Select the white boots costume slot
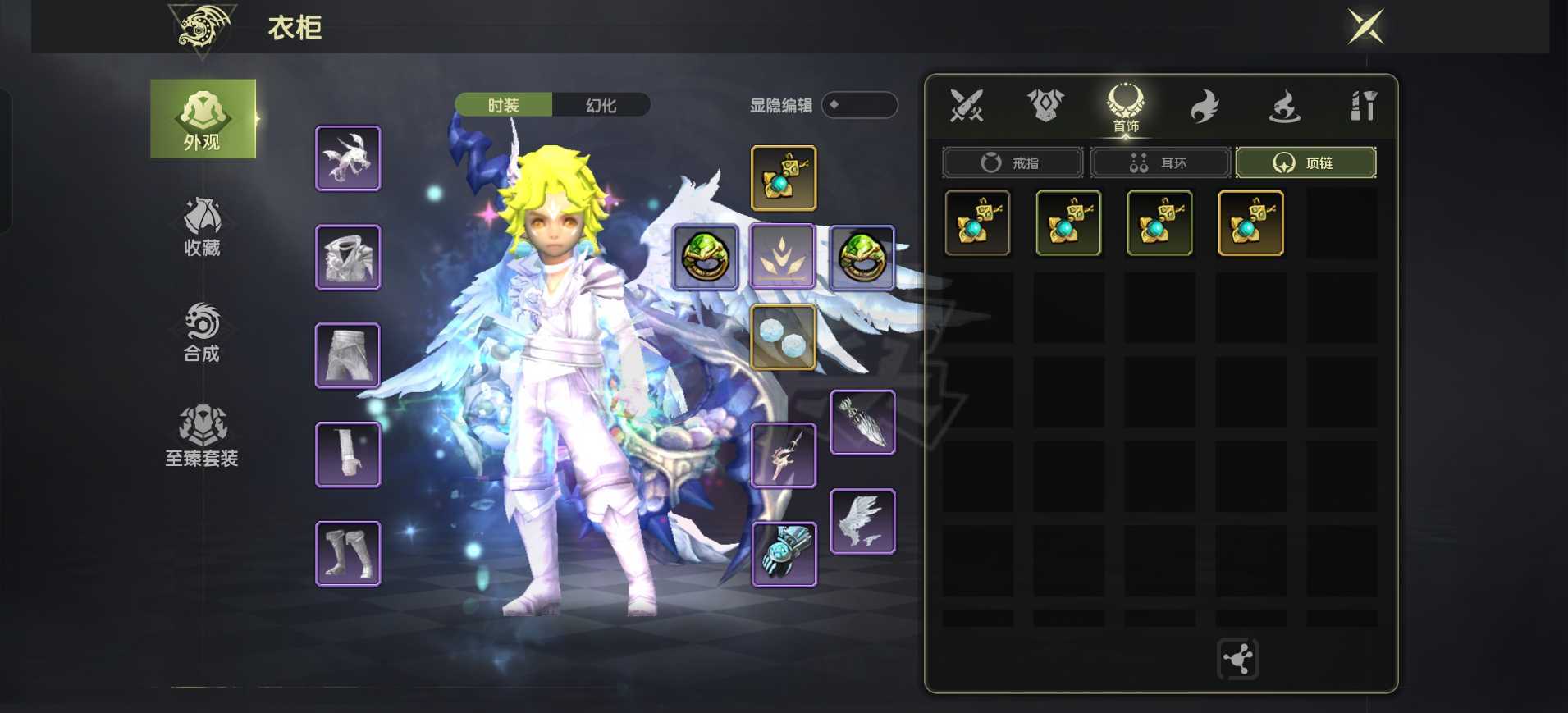The height and width of the screenshot is (713, 1568). coord(348,554)
